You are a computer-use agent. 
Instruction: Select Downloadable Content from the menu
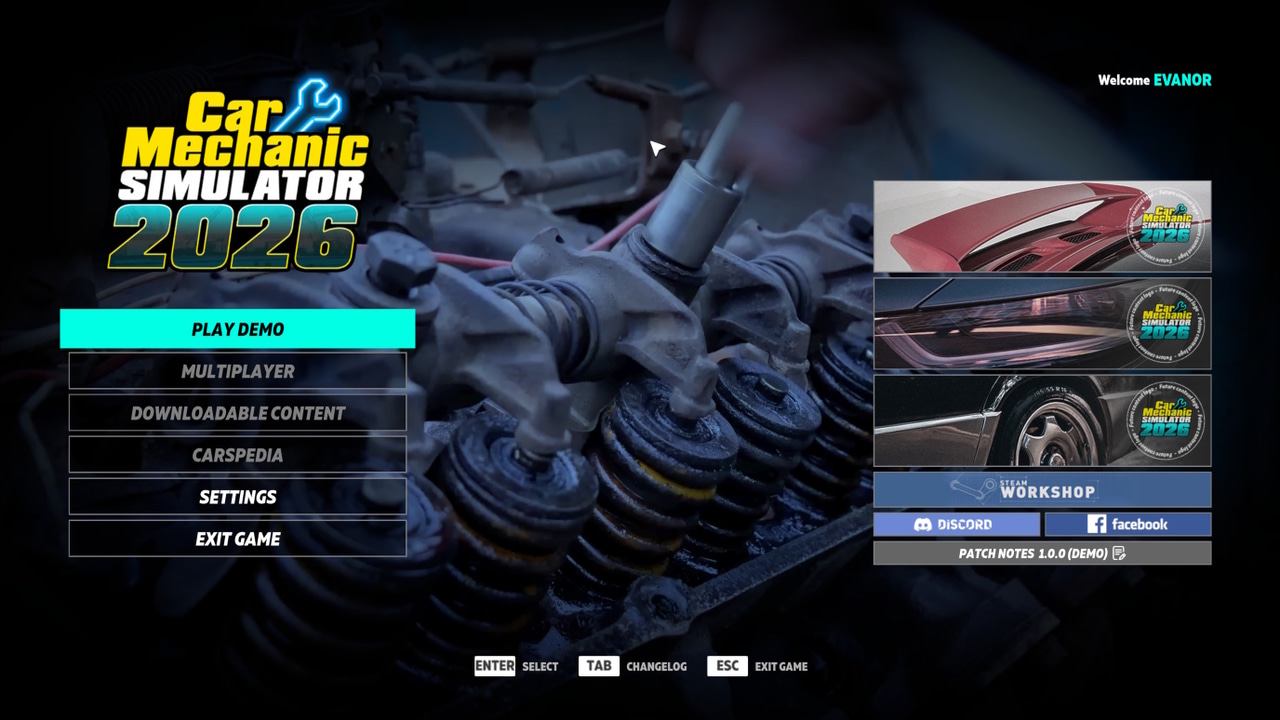[237, 413]
